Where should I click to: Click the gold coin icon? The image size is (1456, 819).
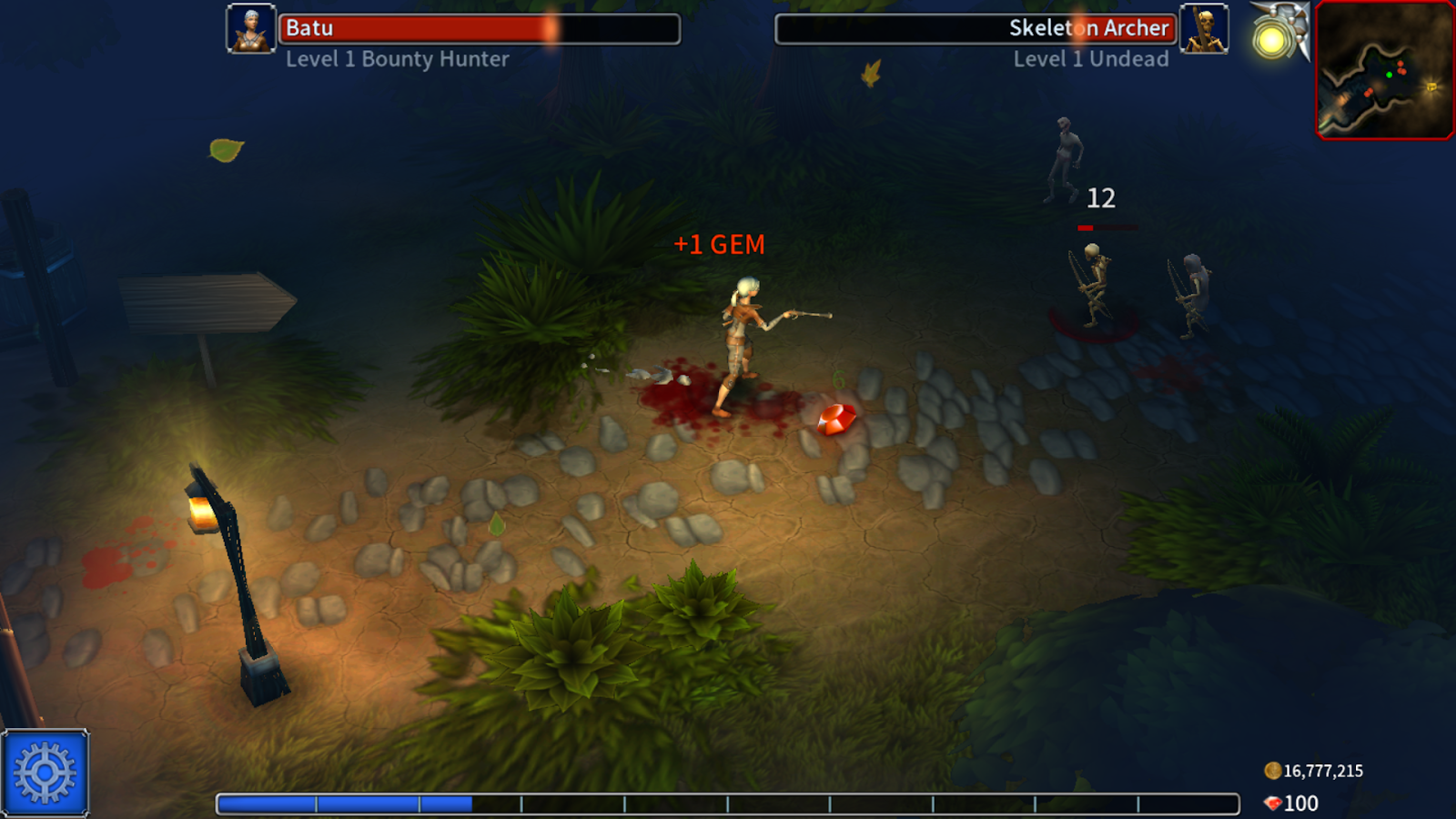click(1274, 769)
